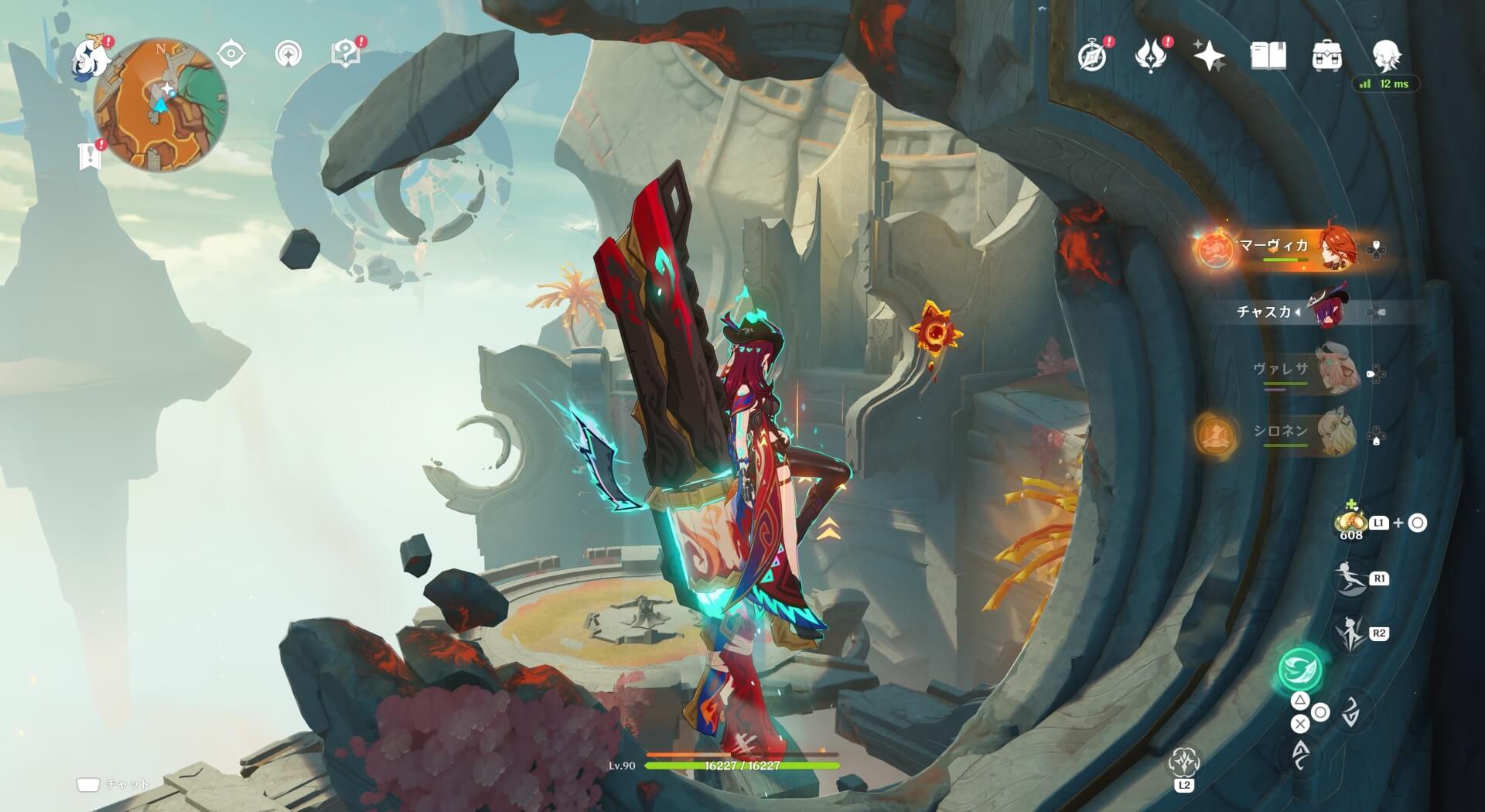Open the compass events icon

point(1093,56)
